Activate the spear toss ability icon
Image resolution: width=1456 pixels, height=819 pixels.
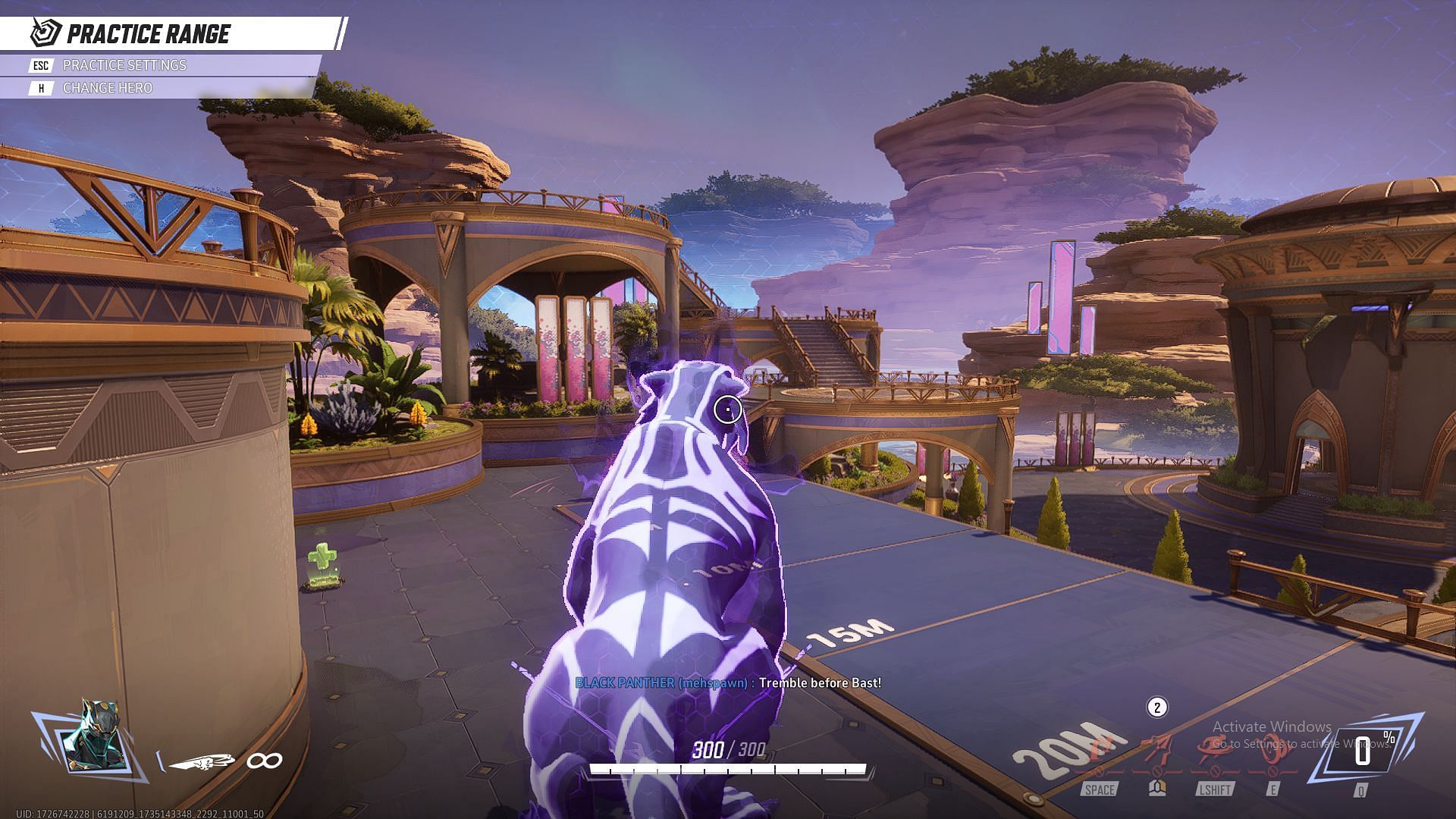1157,749
